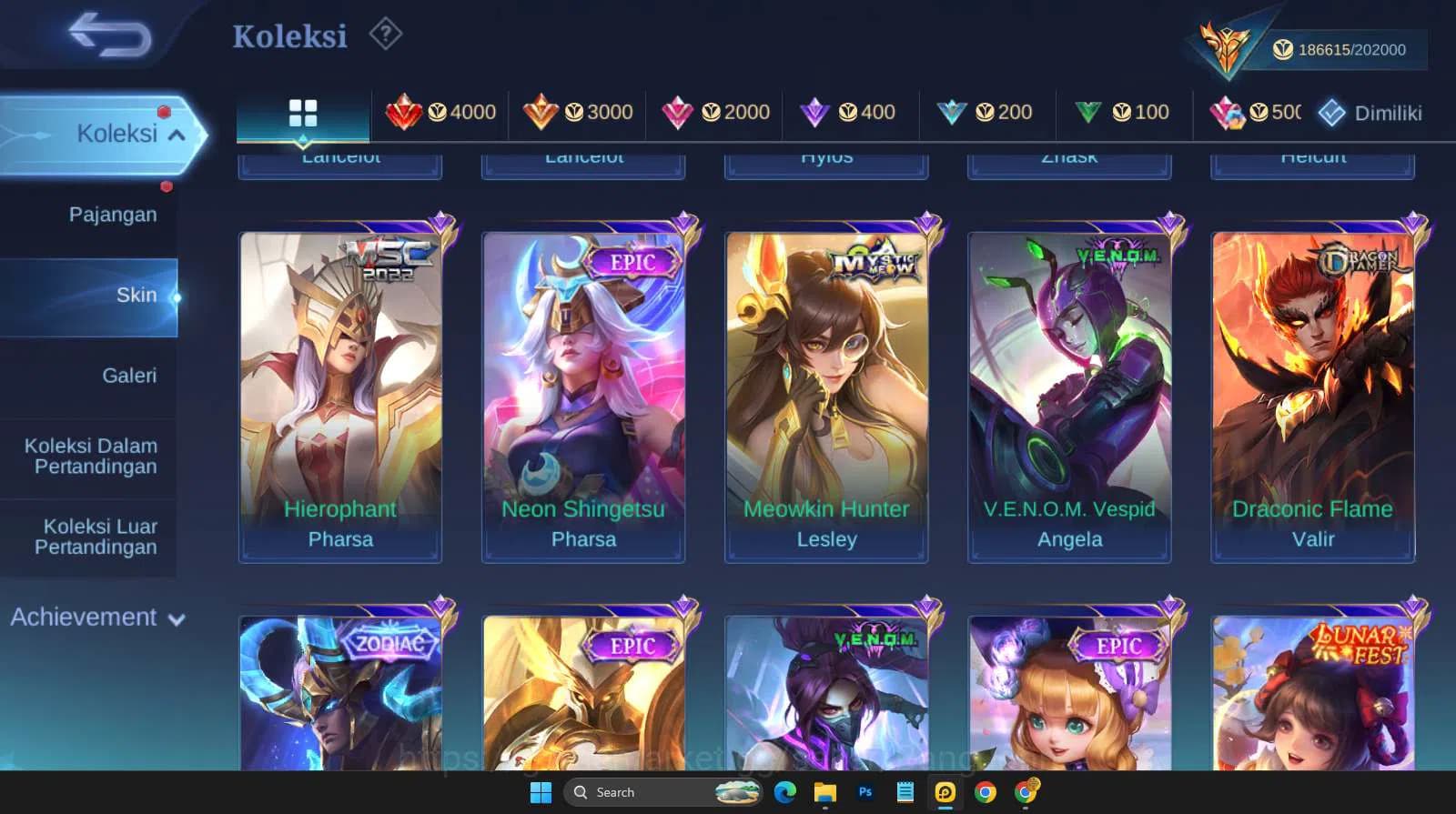Select the grid view showing all skins

302,112
